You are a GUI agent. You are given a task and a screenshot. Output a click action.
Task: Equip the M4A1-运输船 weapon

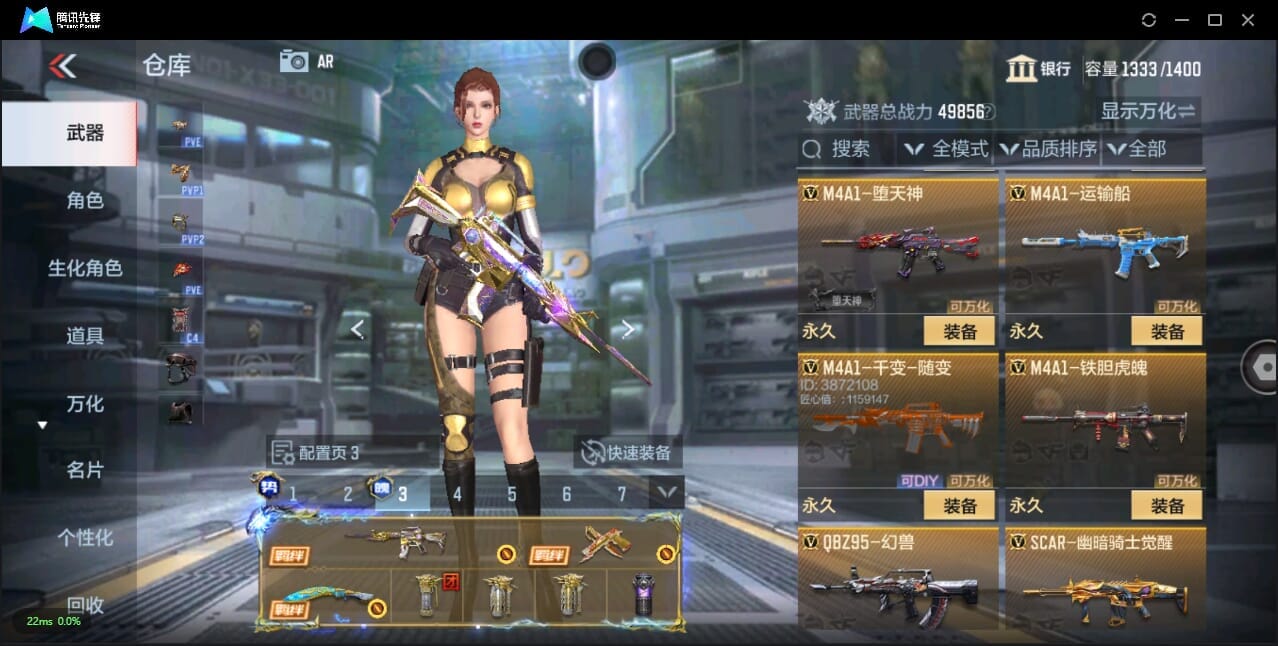click(1166, 331)
